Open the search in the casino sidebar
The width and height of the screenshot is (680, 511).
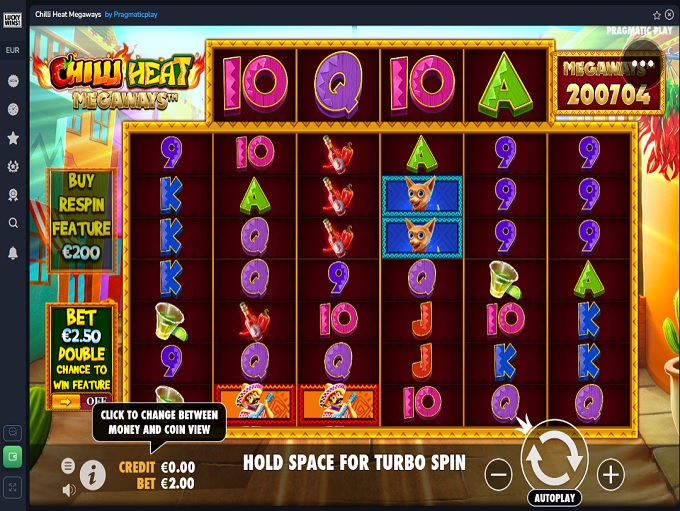(13, 223)
